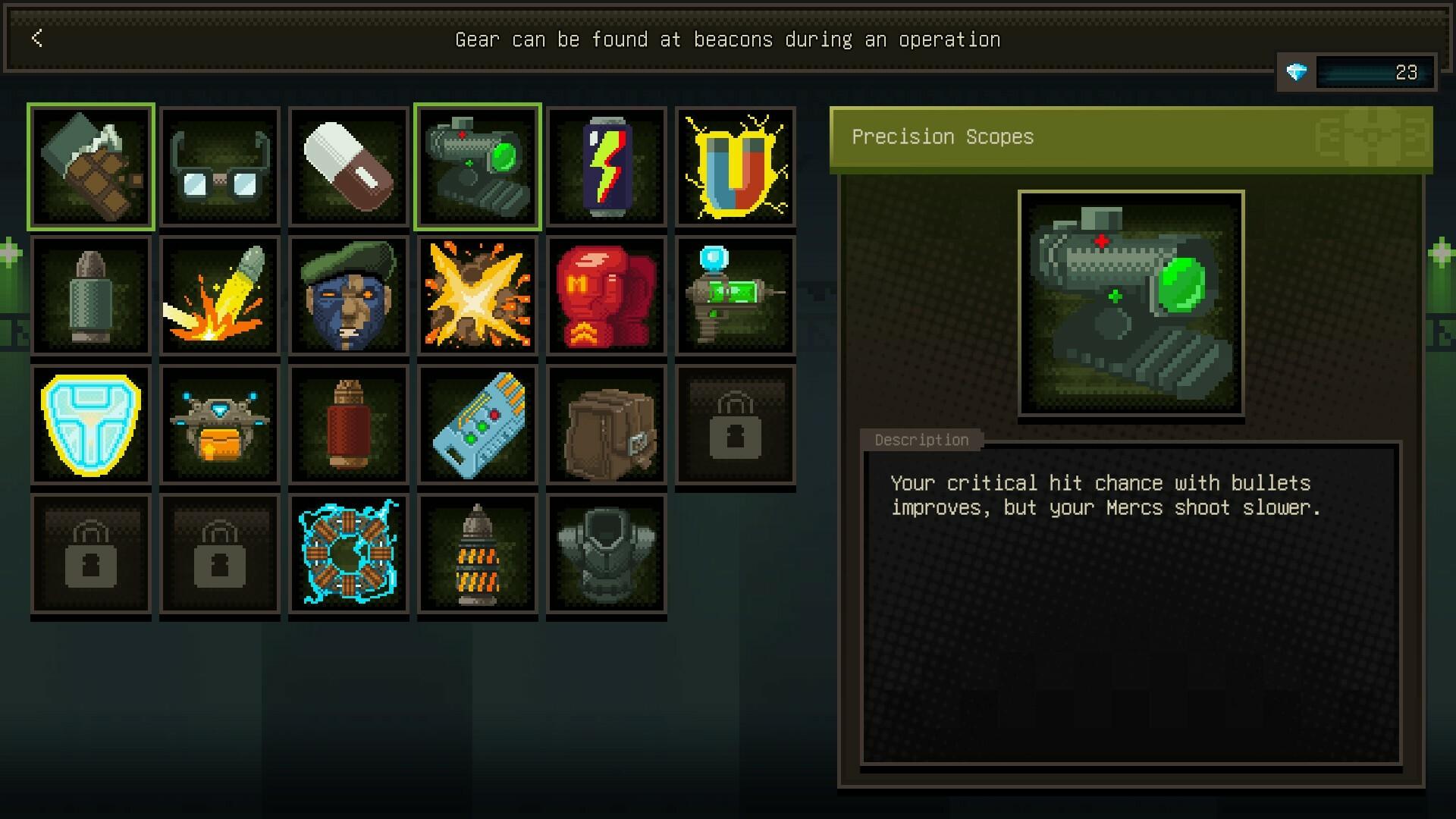Click the gem currency counter
1456x819 pixels.
1357,73
